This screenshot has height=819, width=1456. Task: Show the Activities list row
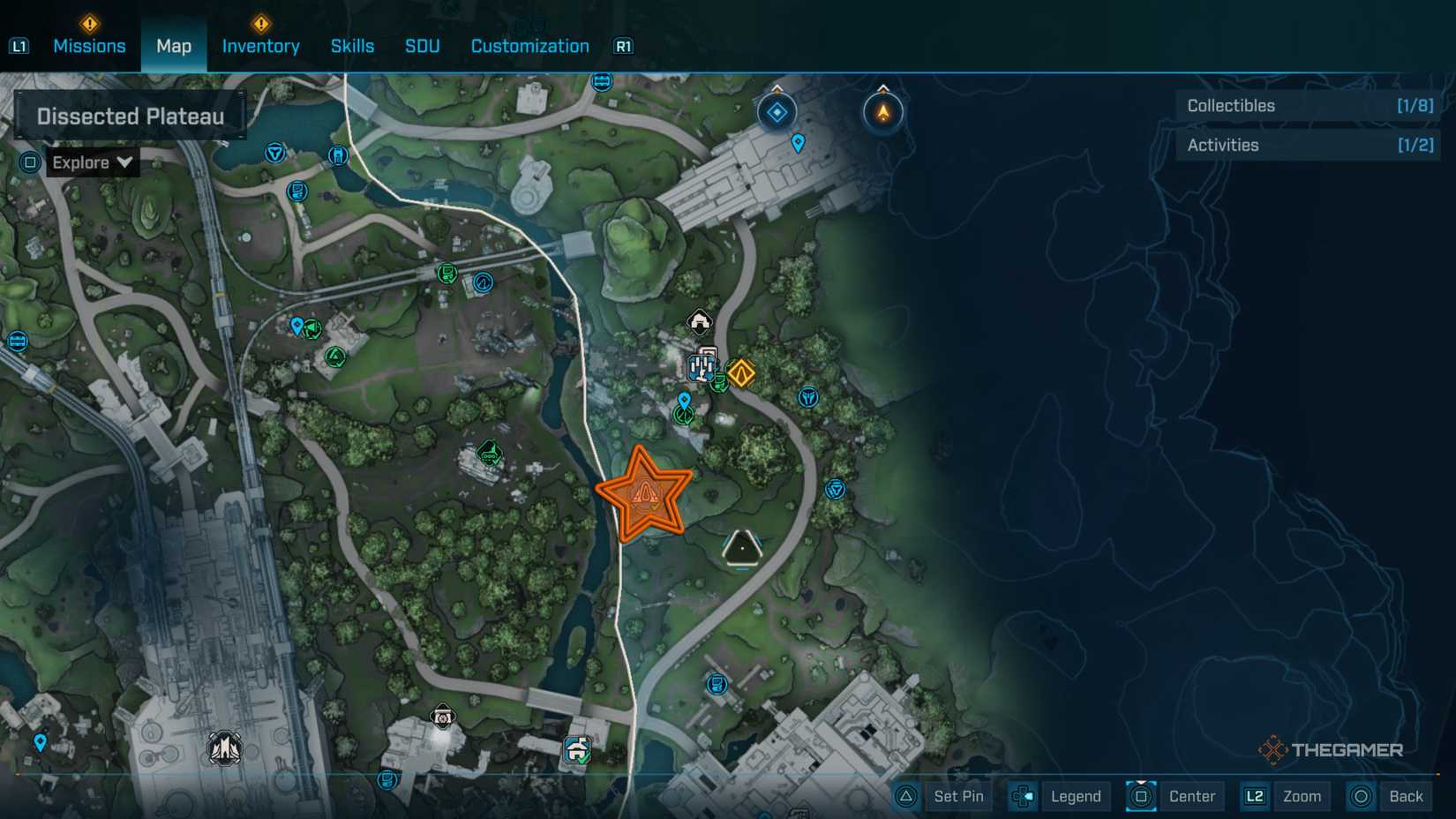tap(1309, 146)
